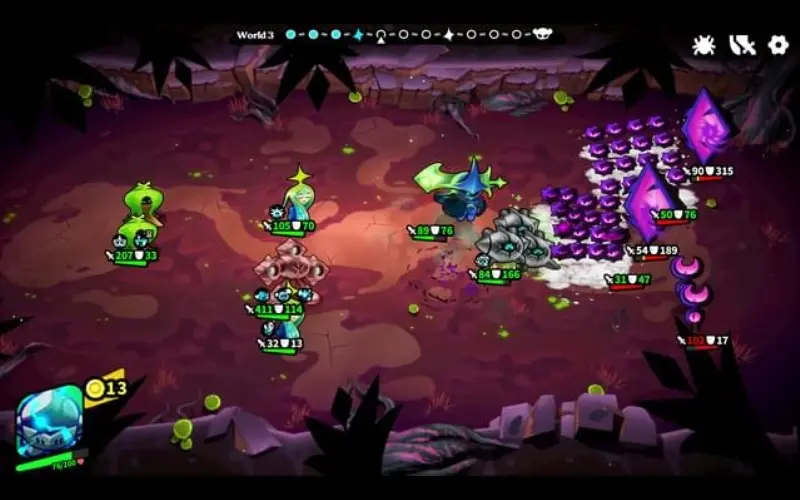The width and height of the screenshot is (800, 500).
Task: Select the blue helmet hero portrait
Action: coord(49,420)
